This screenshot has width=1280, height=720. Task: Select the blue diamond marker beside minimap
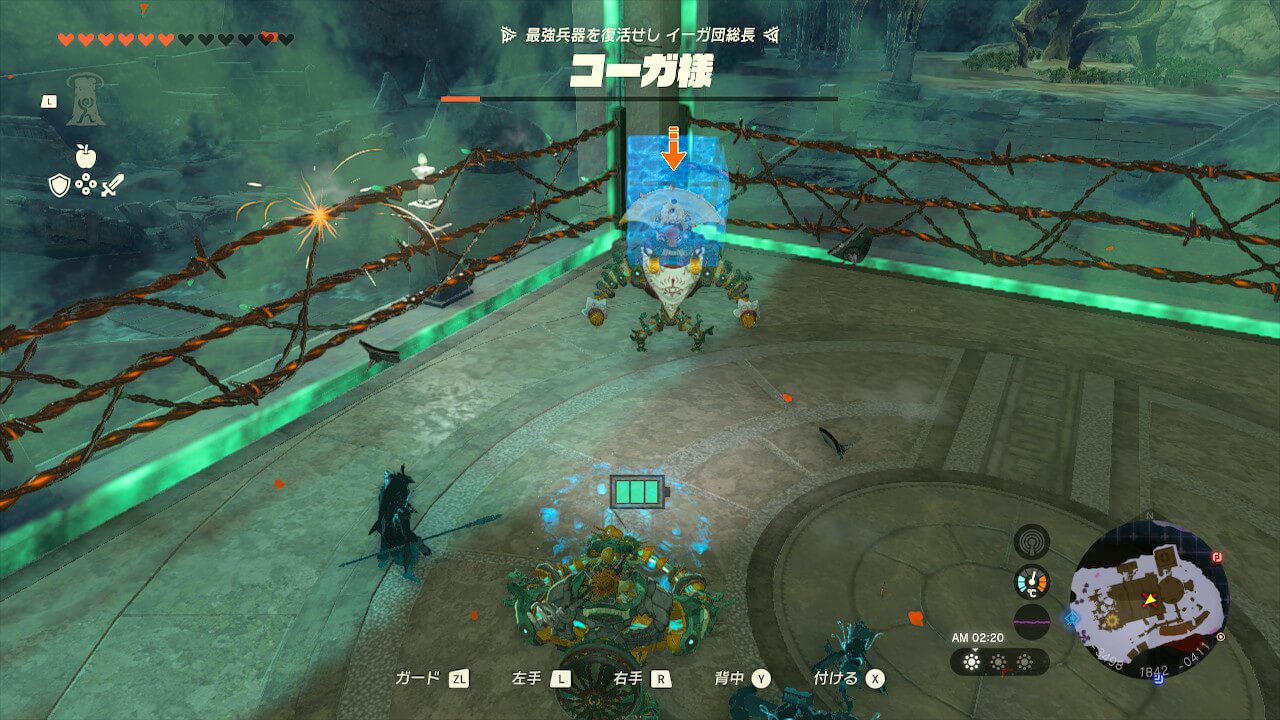click(1074, 618)
